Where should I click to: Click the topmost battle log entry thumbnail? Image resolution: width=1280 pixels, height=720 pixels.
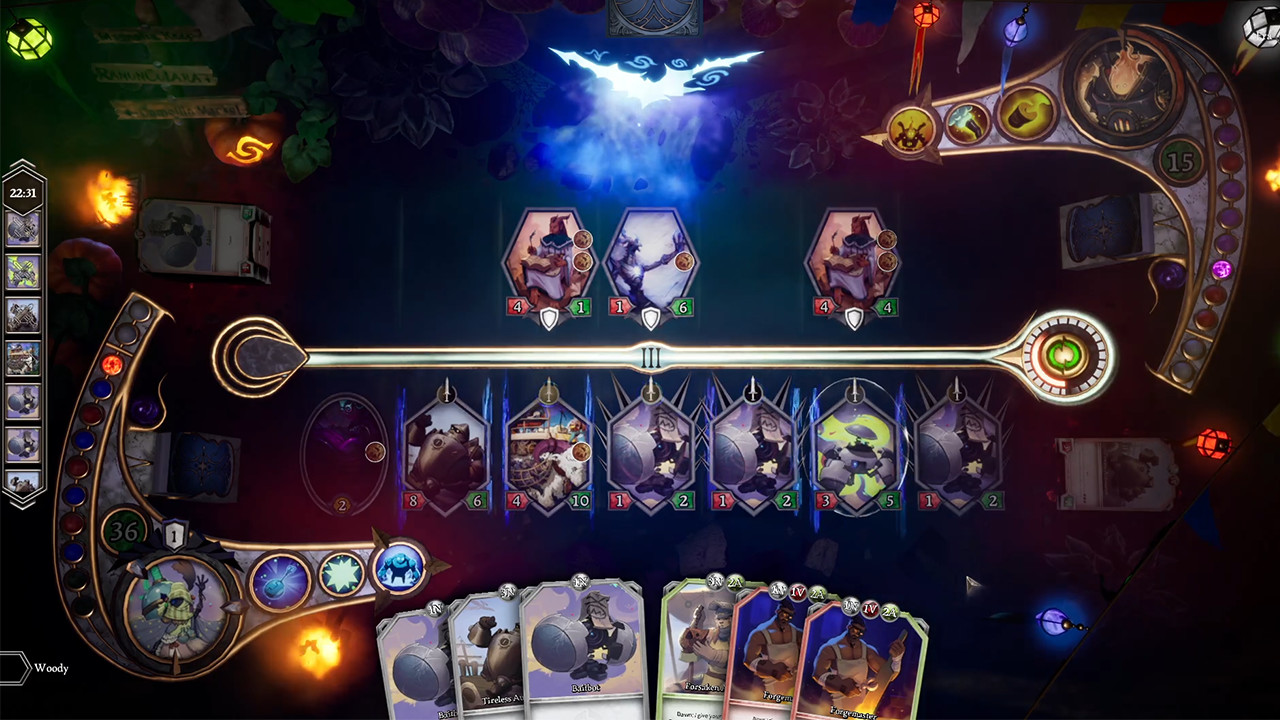22,228
